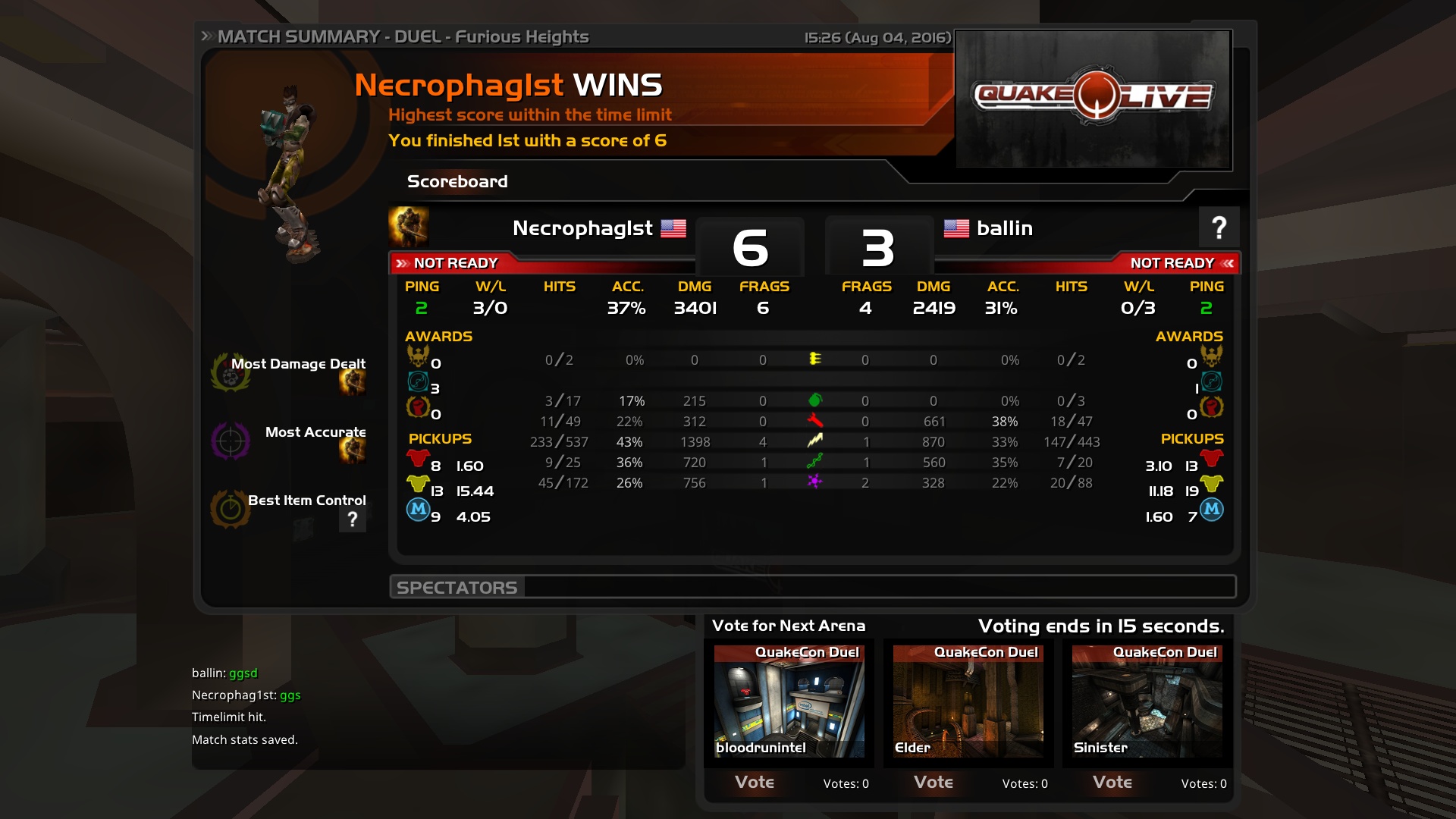This screenshot has width=1456, height=819.
Task: Show the Most Damage Dealt award
Action: tap(297, 364)
